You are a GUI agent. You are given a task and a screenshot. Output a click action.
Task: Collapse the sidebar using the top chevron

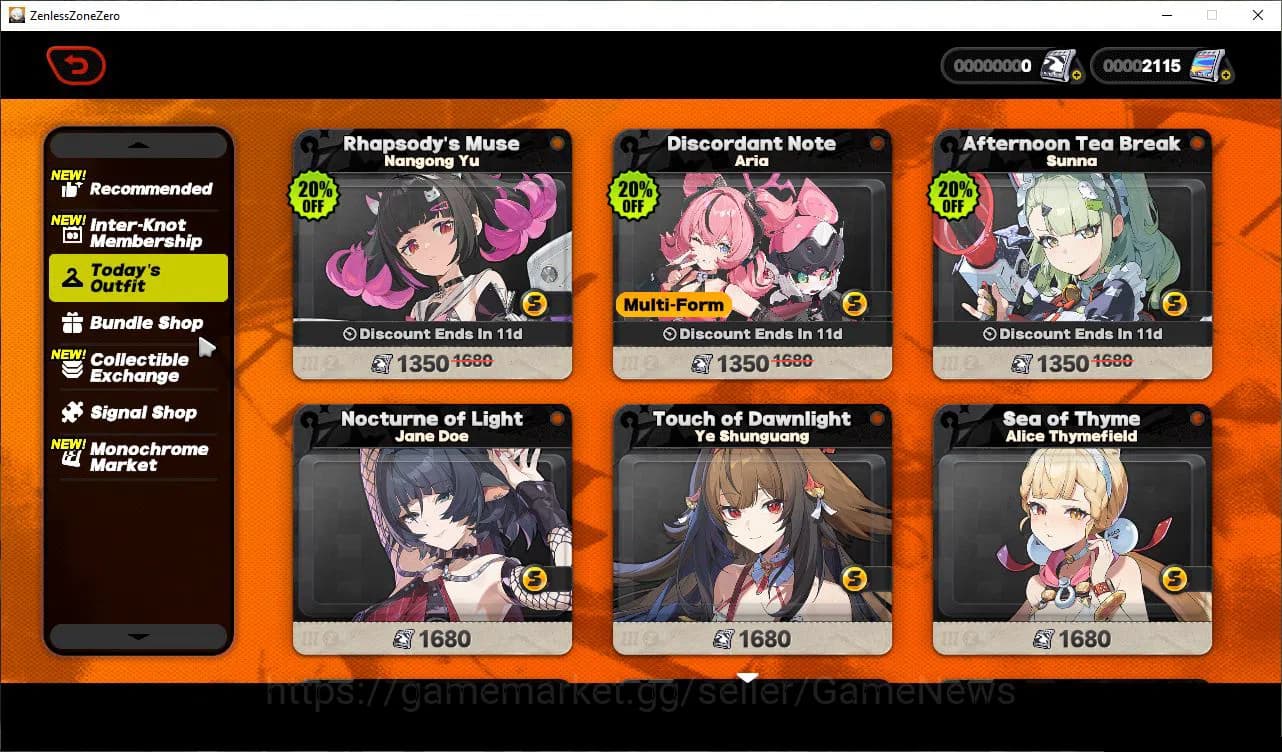[138, 144]
